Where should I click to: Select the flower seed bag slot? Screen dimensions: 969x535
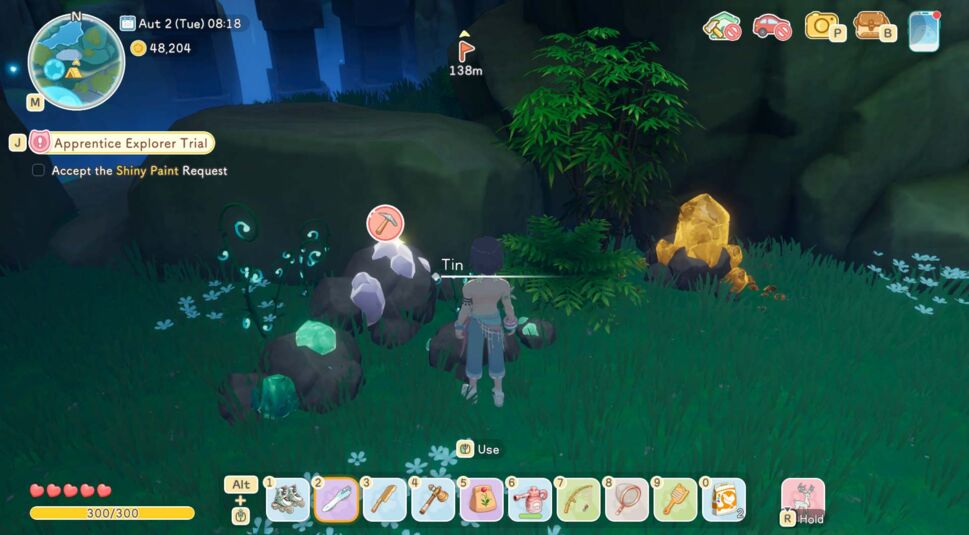point(482,499)
